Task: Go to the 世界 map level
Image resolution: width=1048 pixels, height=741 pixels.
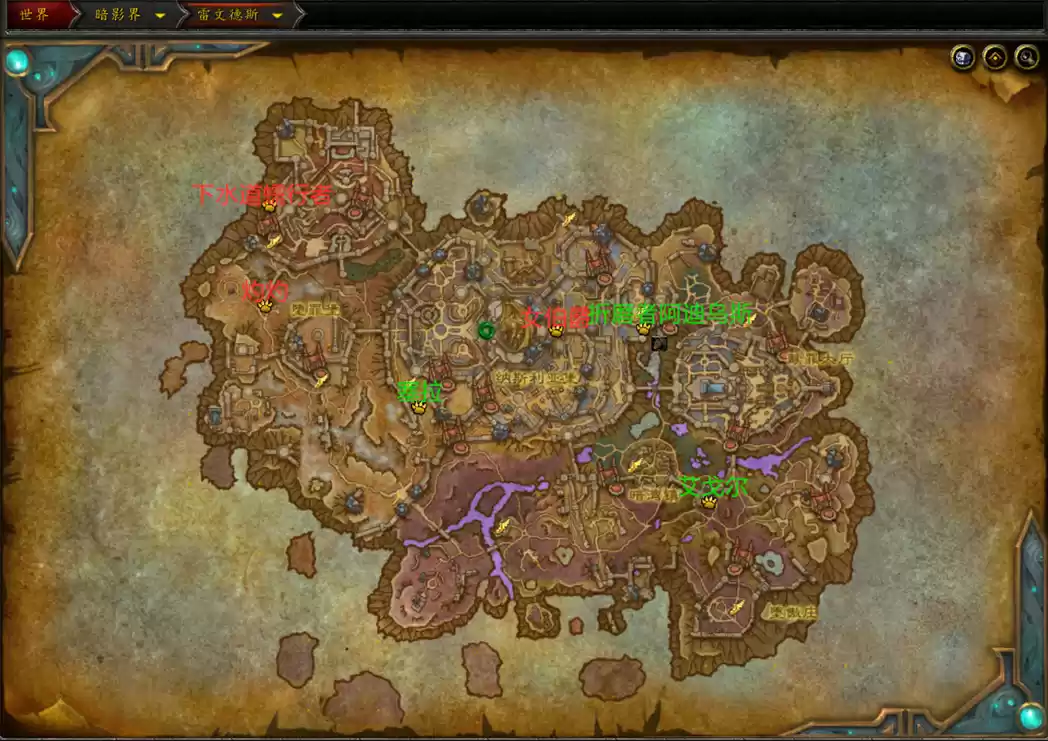Action: coord(34,15)
